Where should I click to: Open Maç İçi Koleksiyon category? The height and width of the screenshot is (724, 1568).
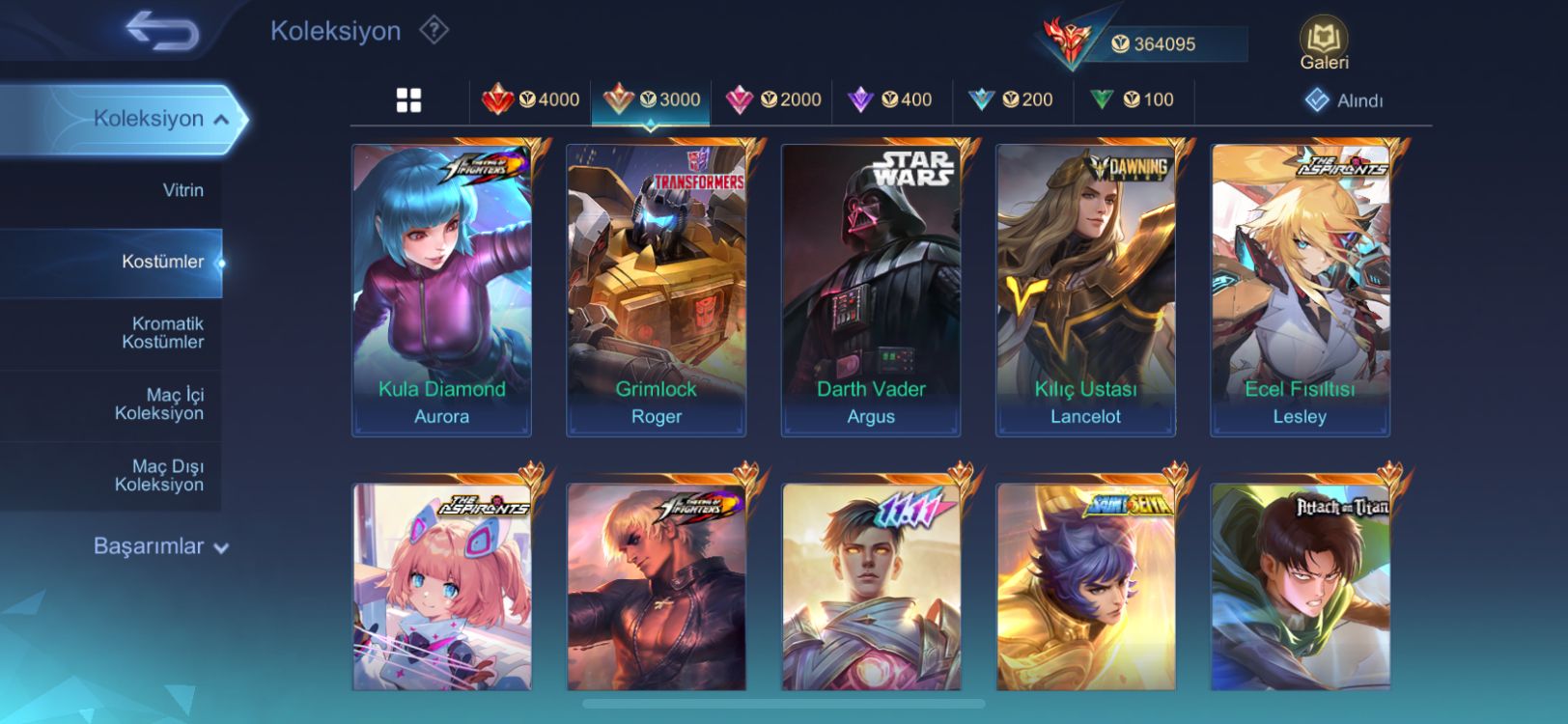coord(158,404)
